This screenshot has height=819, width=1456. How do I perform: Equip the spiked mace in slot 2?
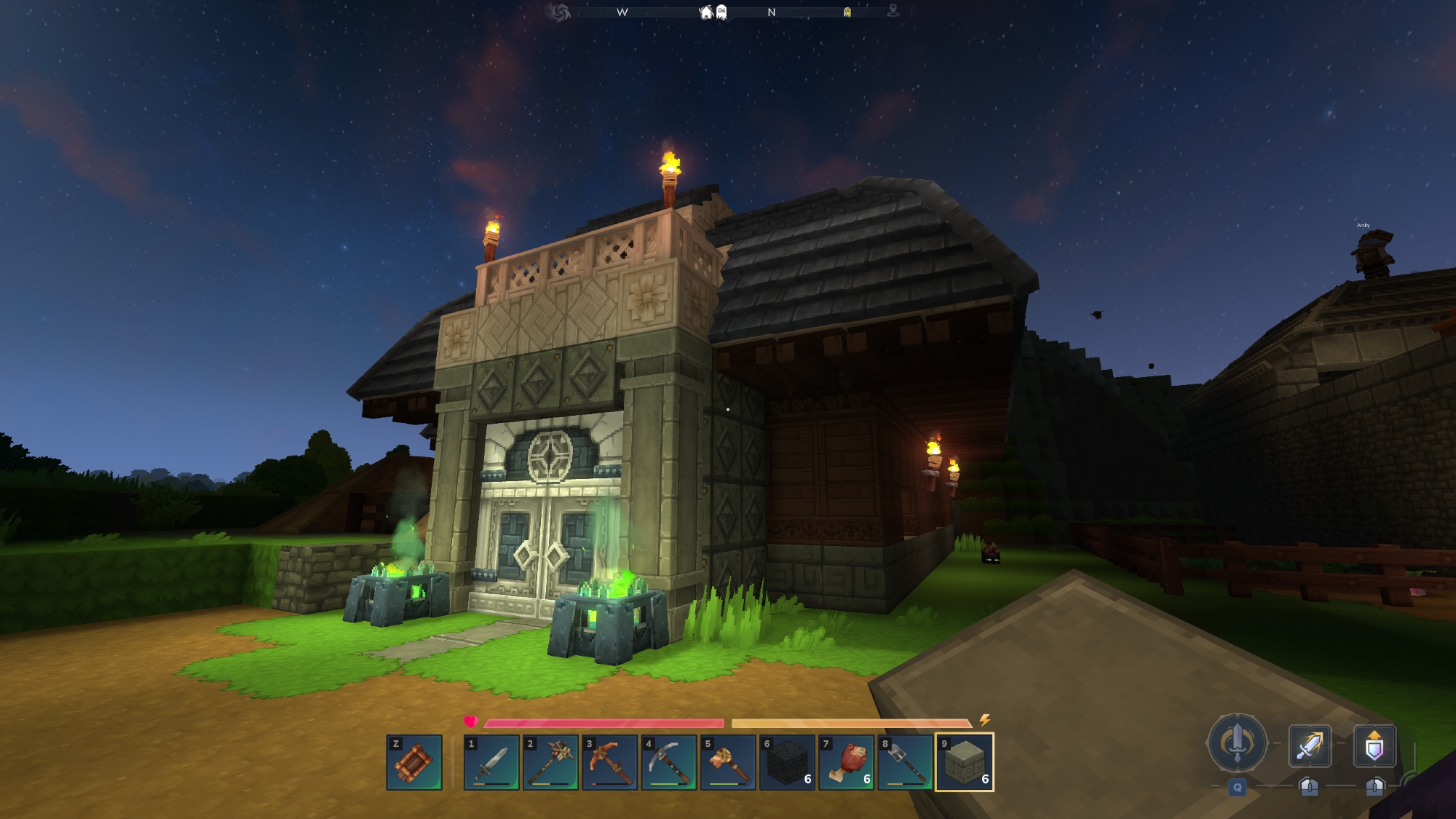pos(550,762)
